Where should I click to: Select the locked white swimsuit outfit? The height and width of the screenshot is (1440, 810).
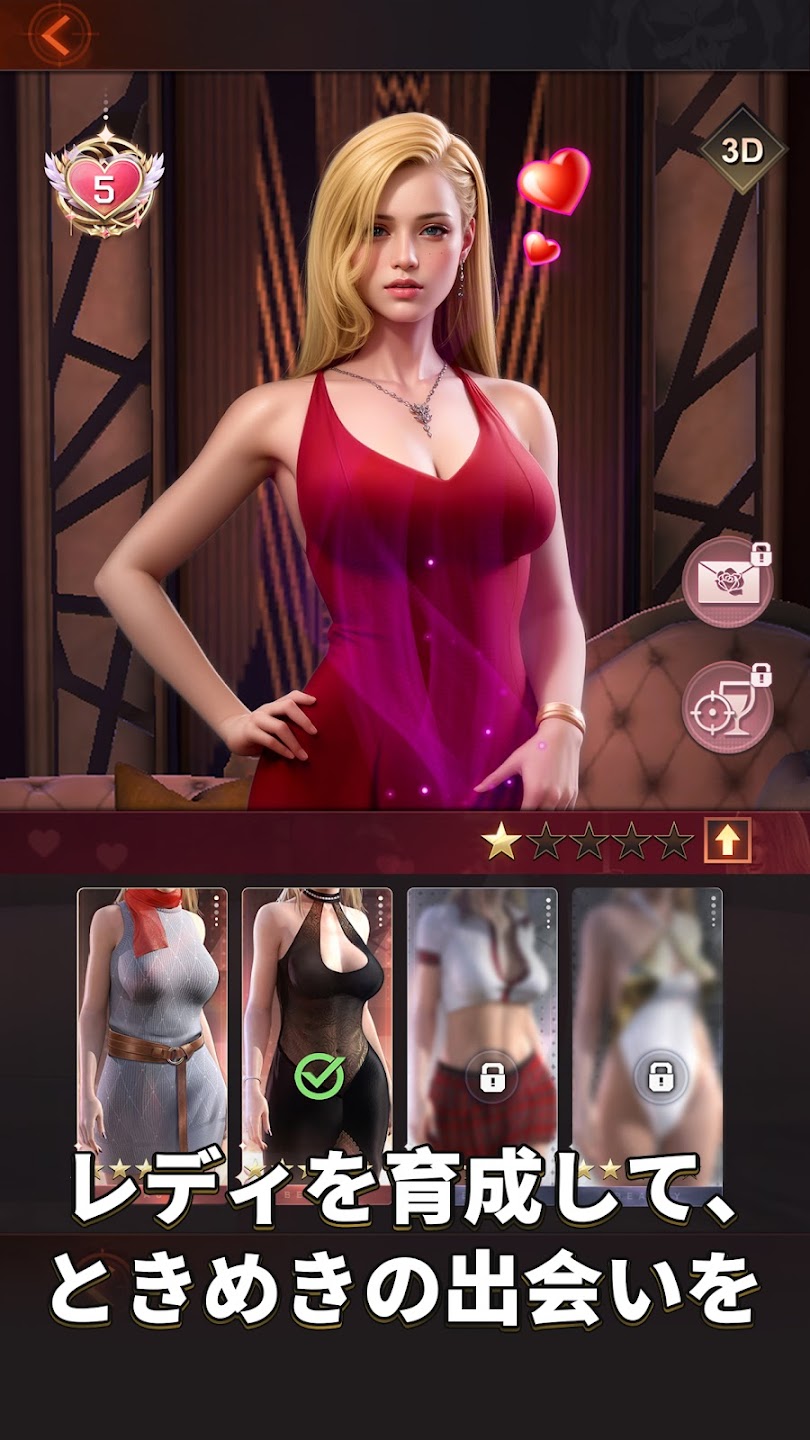[647, 1030]
